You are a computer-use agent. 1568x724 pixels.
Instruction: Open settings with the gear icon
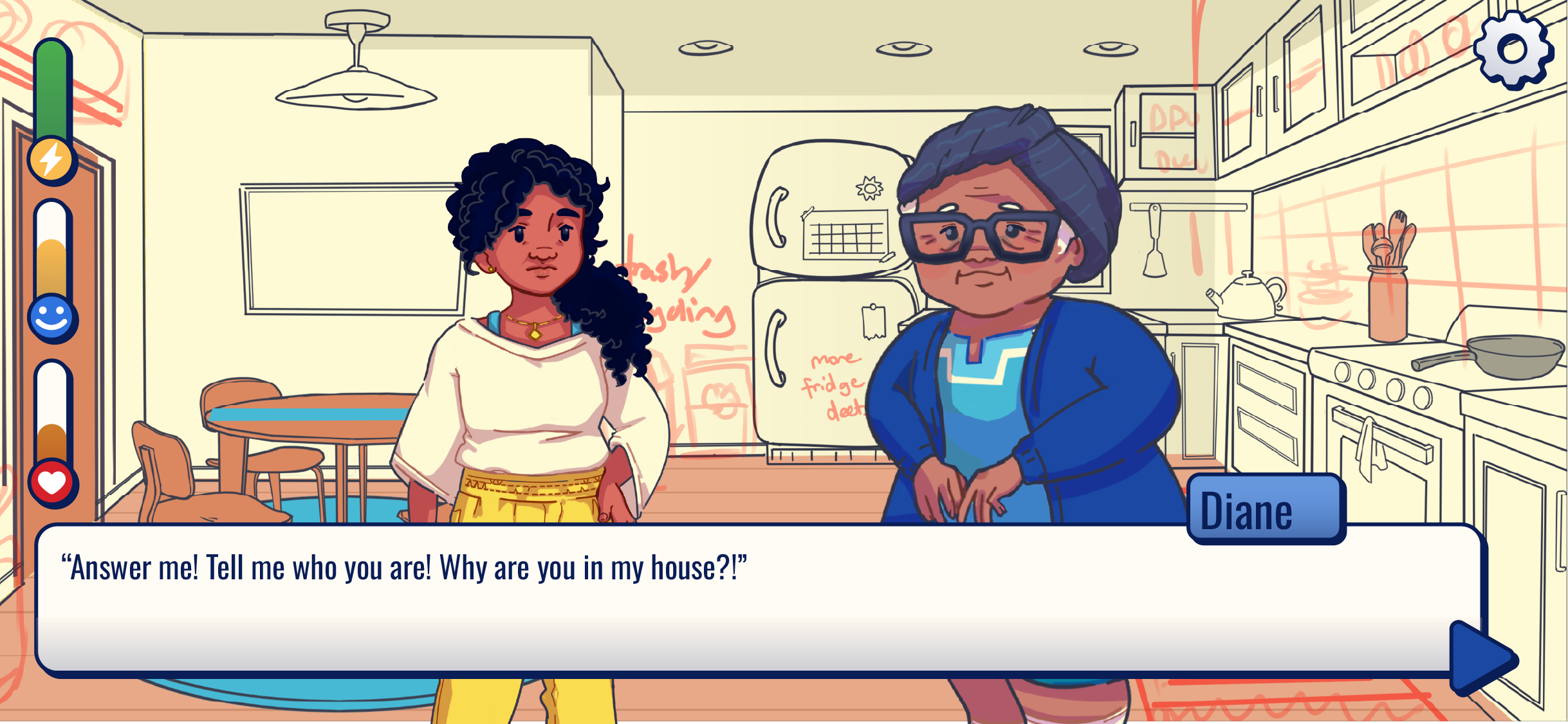click(1513, 50)
